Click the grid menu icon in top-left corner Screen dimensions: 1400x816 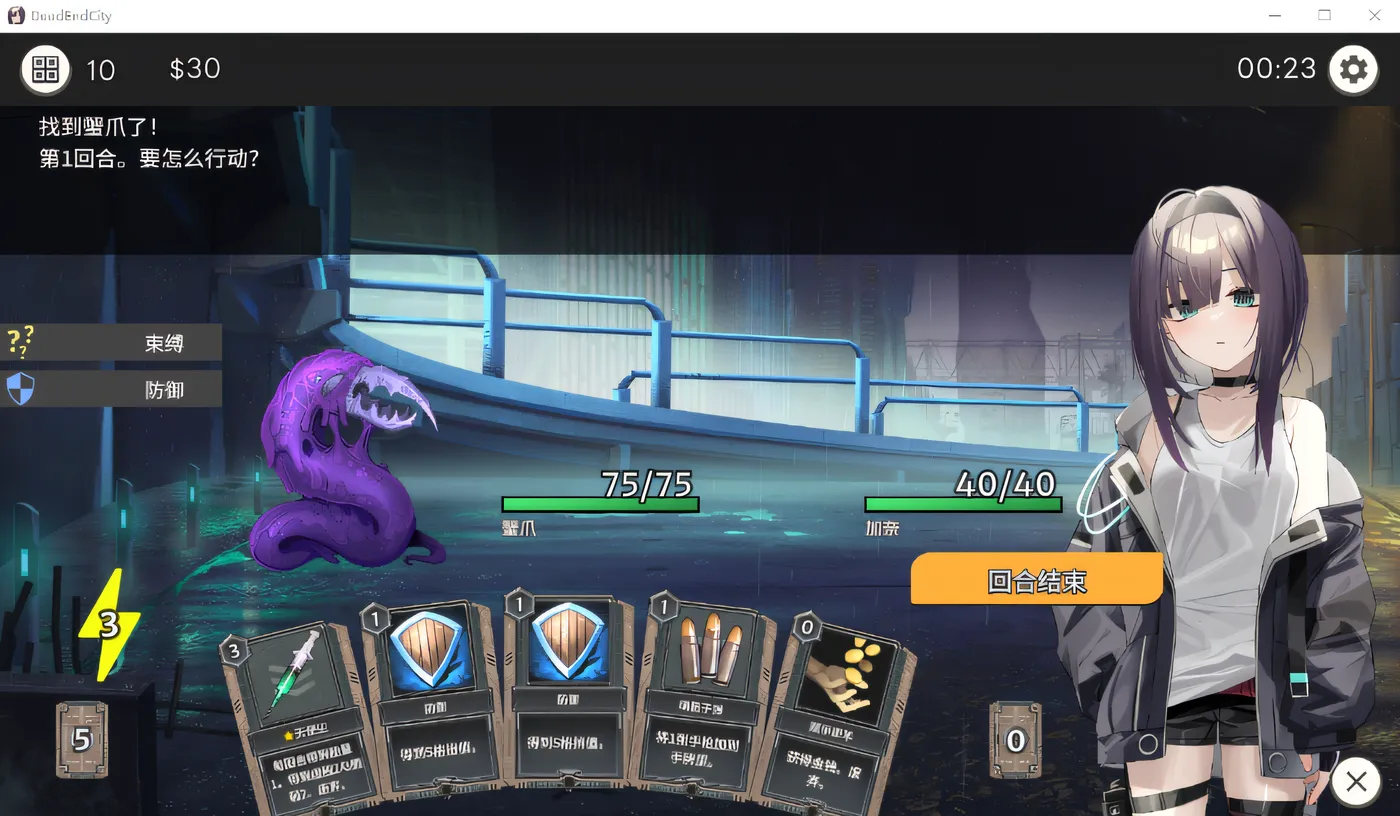click(45, 69)
